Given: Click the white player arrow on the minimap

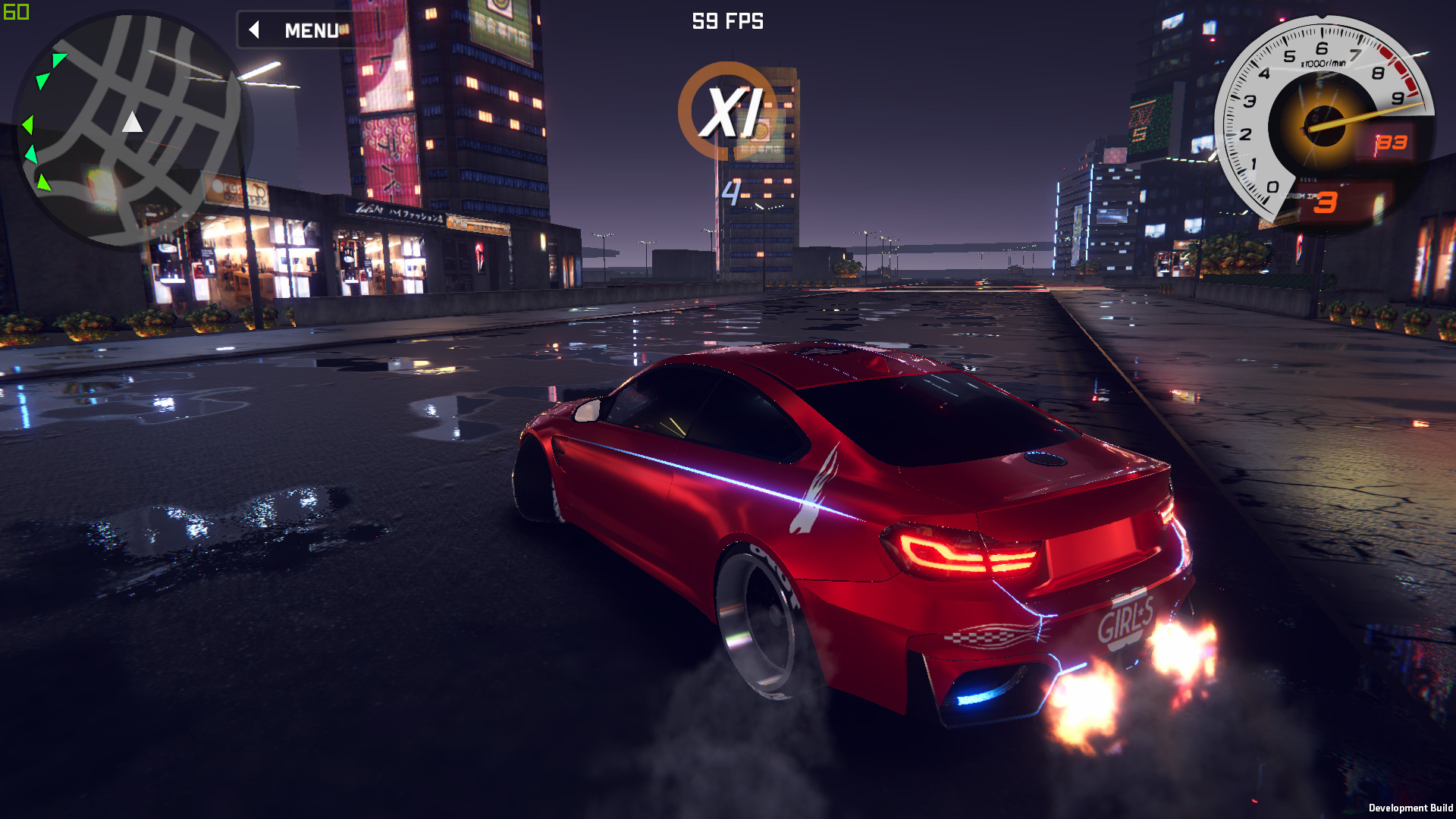Looking at the screenshot, I should tap(133, 121).
